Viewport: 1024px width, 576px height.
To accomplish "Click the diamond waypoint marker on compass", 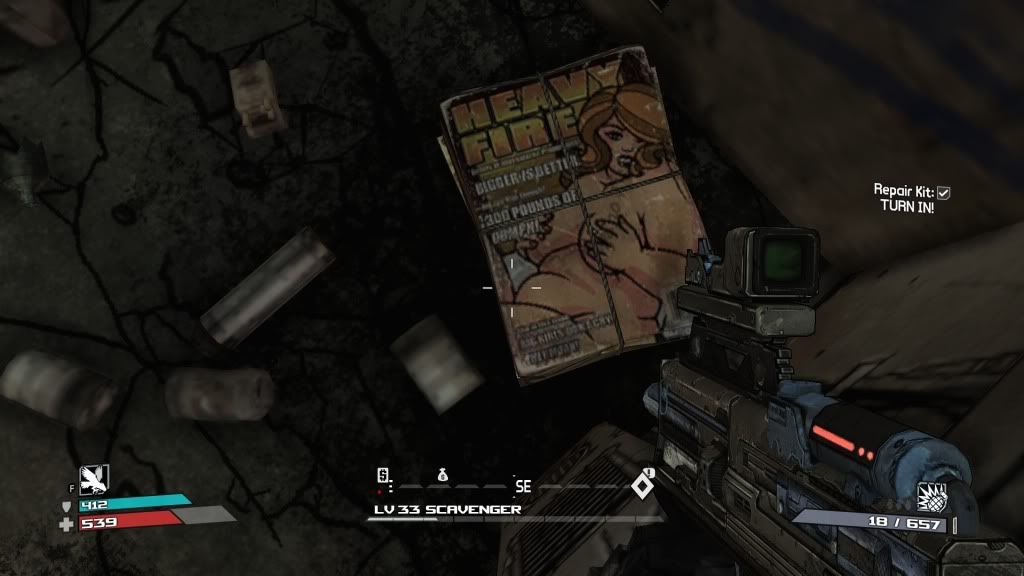I will 641,487.
